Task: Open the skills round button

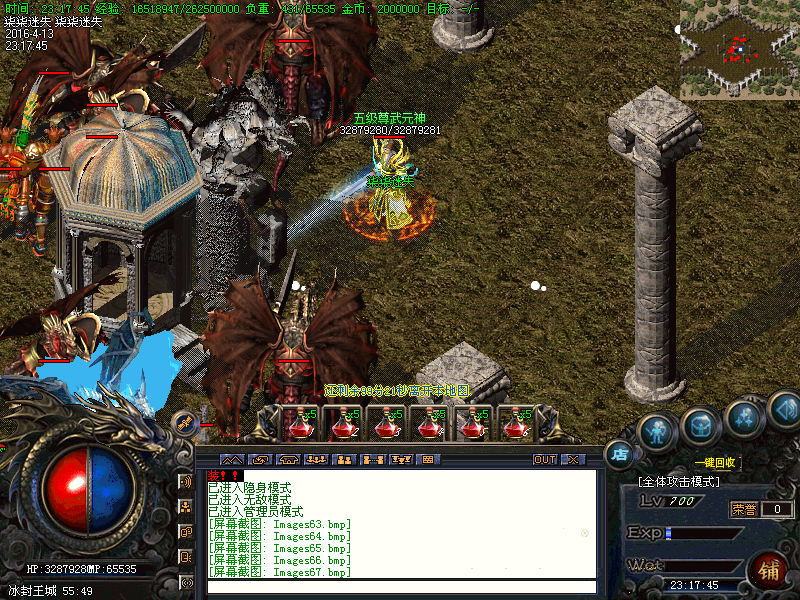Action: click(x=745, y=417)
